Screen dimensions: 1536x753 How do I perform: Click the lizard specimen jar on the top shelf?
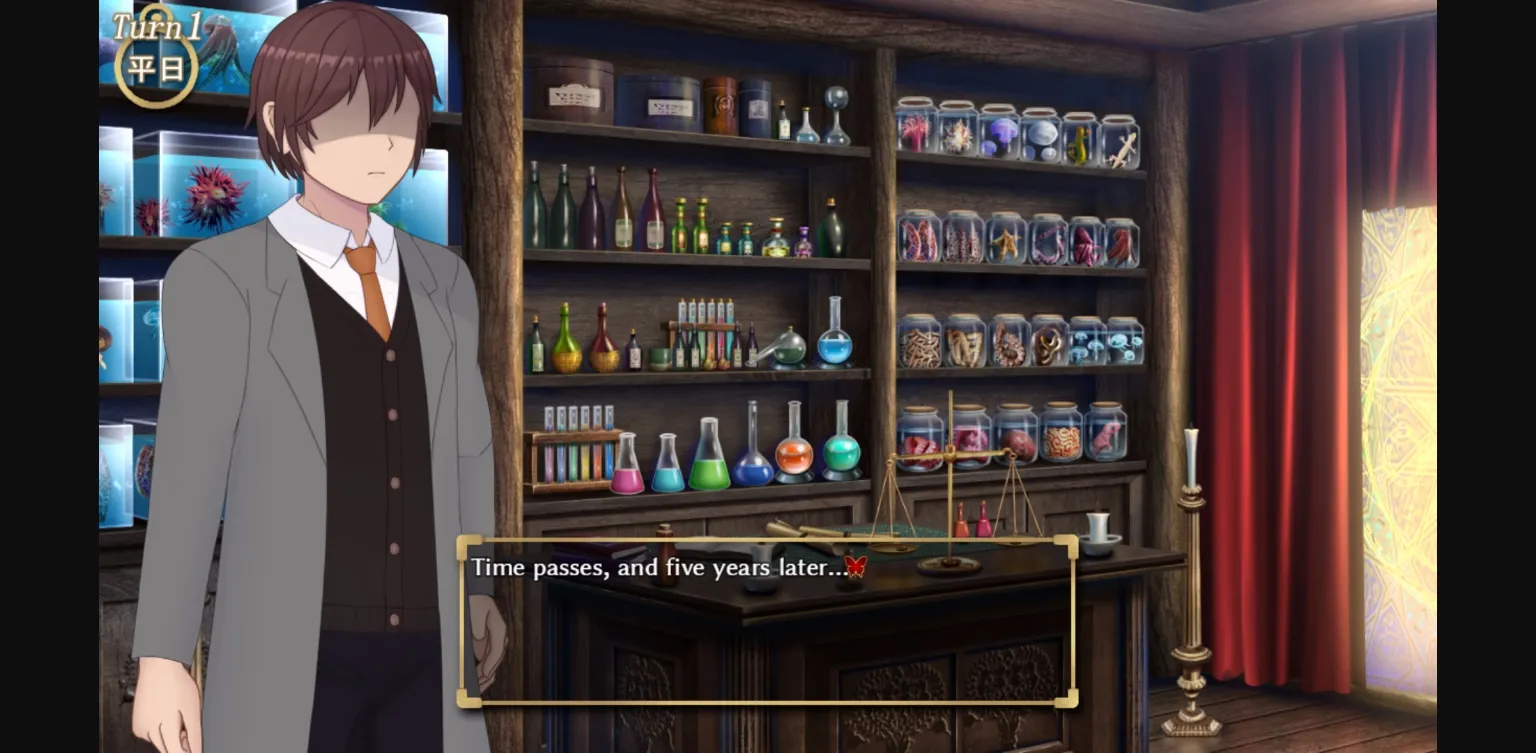(1121, 143)
